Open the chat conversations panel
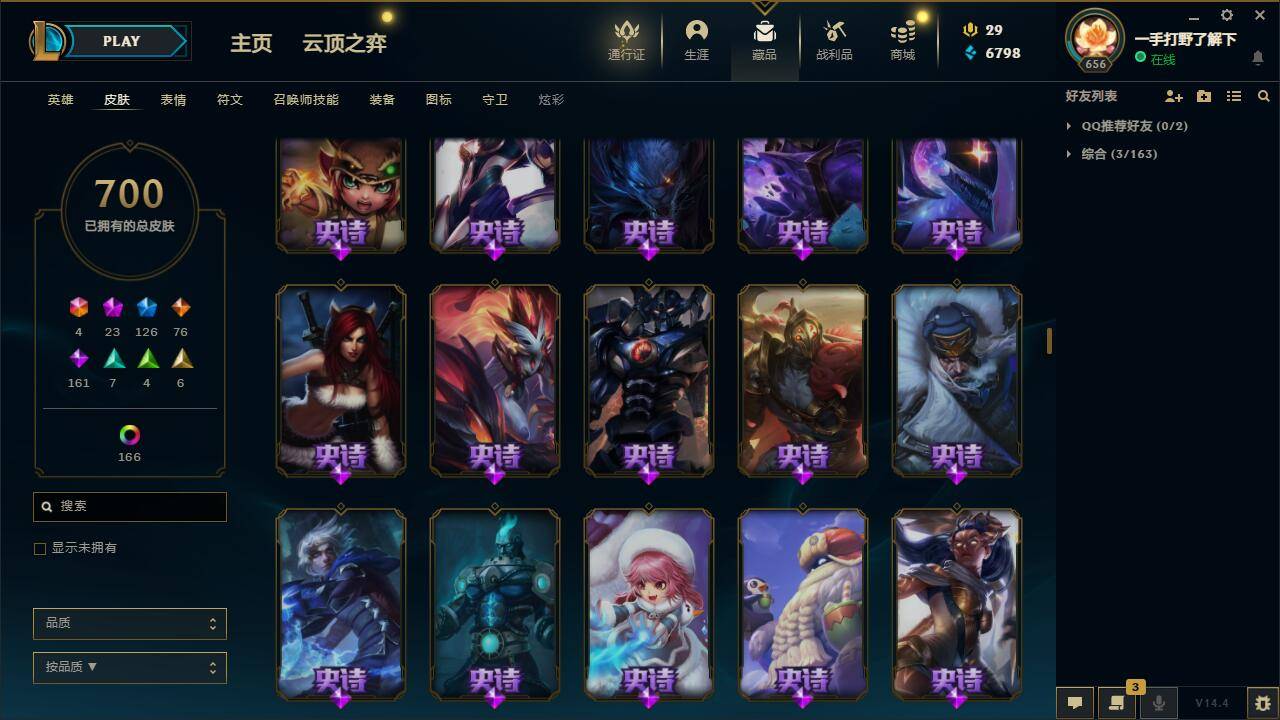This screenshot has height=720, width=1280. pos(1117,703)
